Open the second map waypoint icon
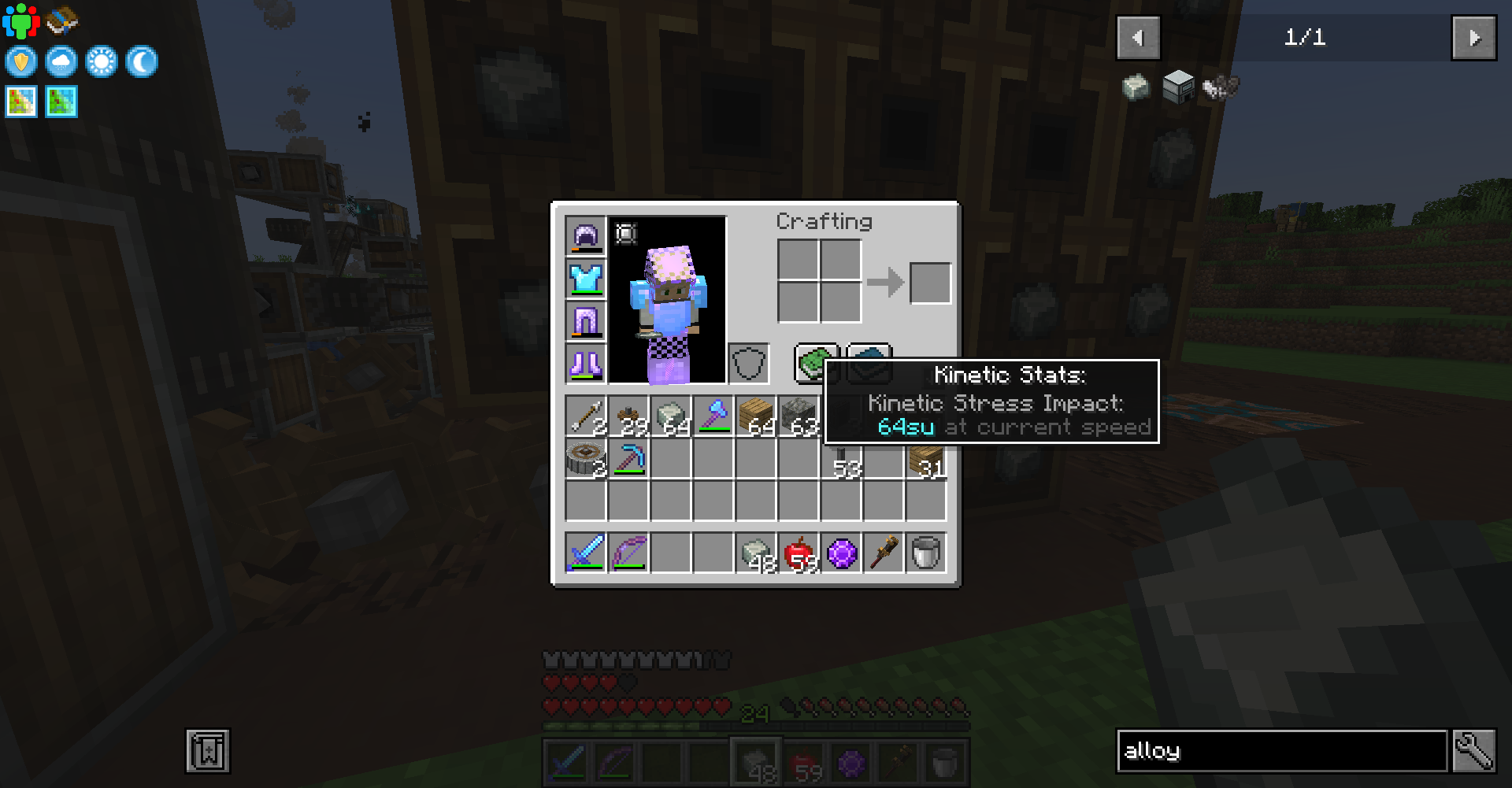Viewport: 1512px width, 788px height. point(63,101)
